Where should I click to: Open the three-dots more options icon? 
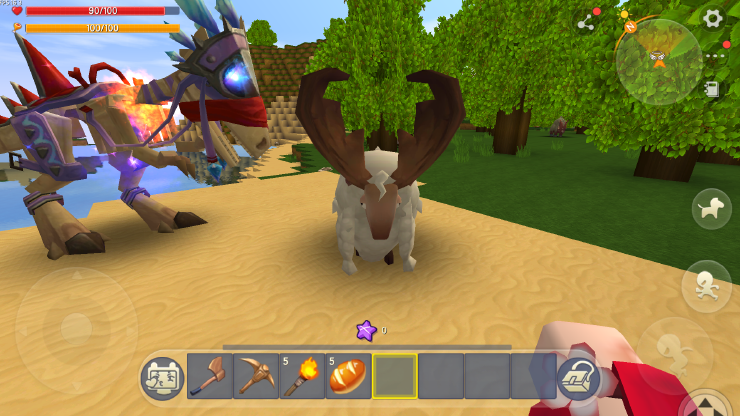[714, 56]
